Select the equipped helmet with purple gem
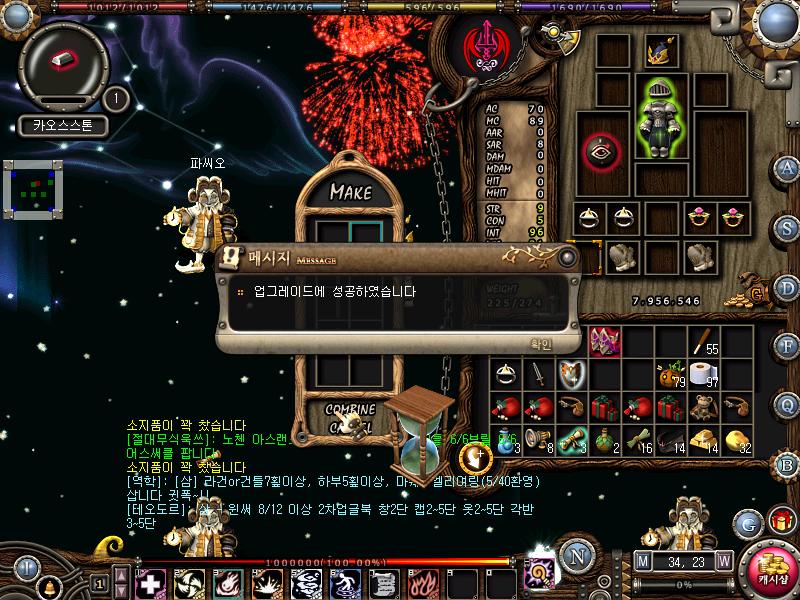Image resolution: width=800 pixels, height=600 pixels. pos(660,50)
